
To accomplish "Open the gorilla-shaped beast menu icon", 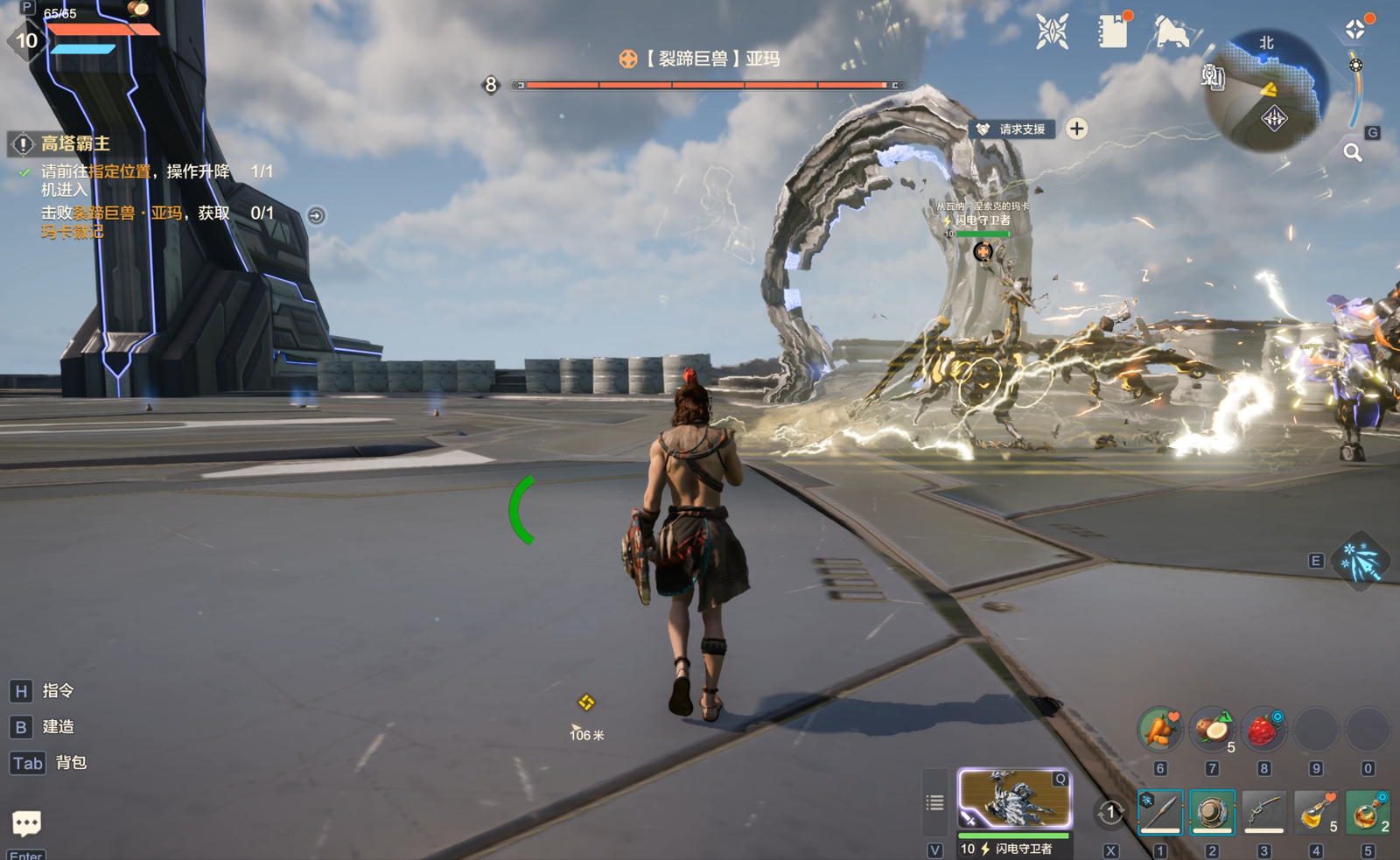I will pos(1172,32).
